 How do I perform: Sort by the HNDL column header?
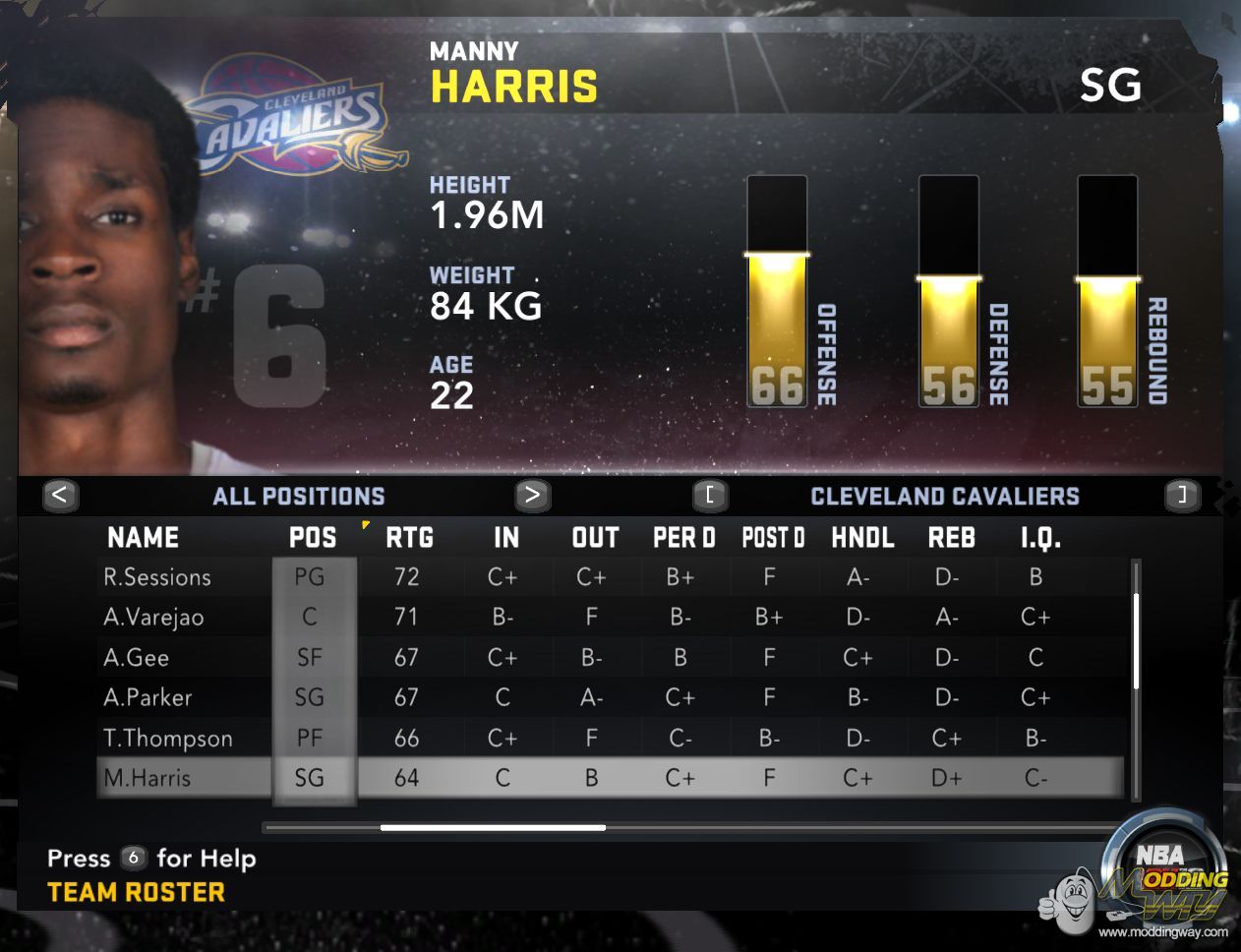pyautogui.click(x=862, y=538)
